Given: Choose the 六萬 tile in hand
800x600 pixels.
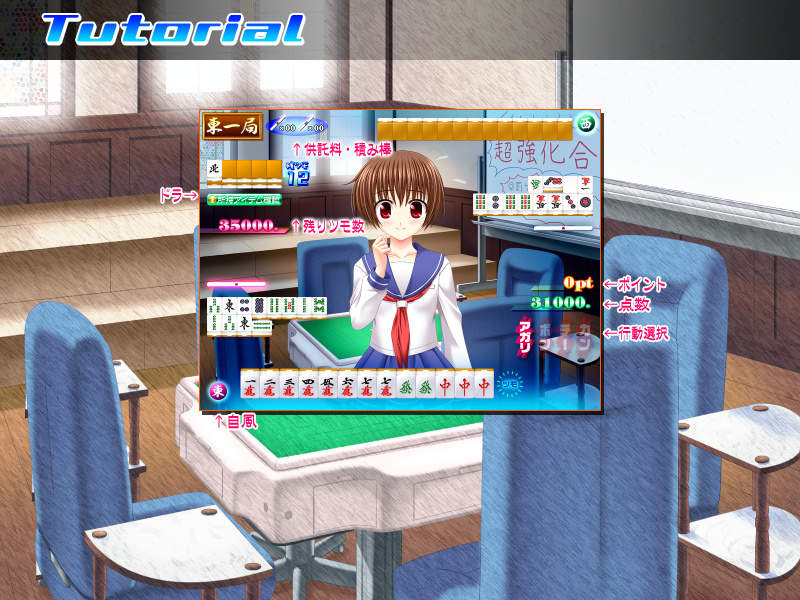Looking at the screenshot, I should (348, 385).
